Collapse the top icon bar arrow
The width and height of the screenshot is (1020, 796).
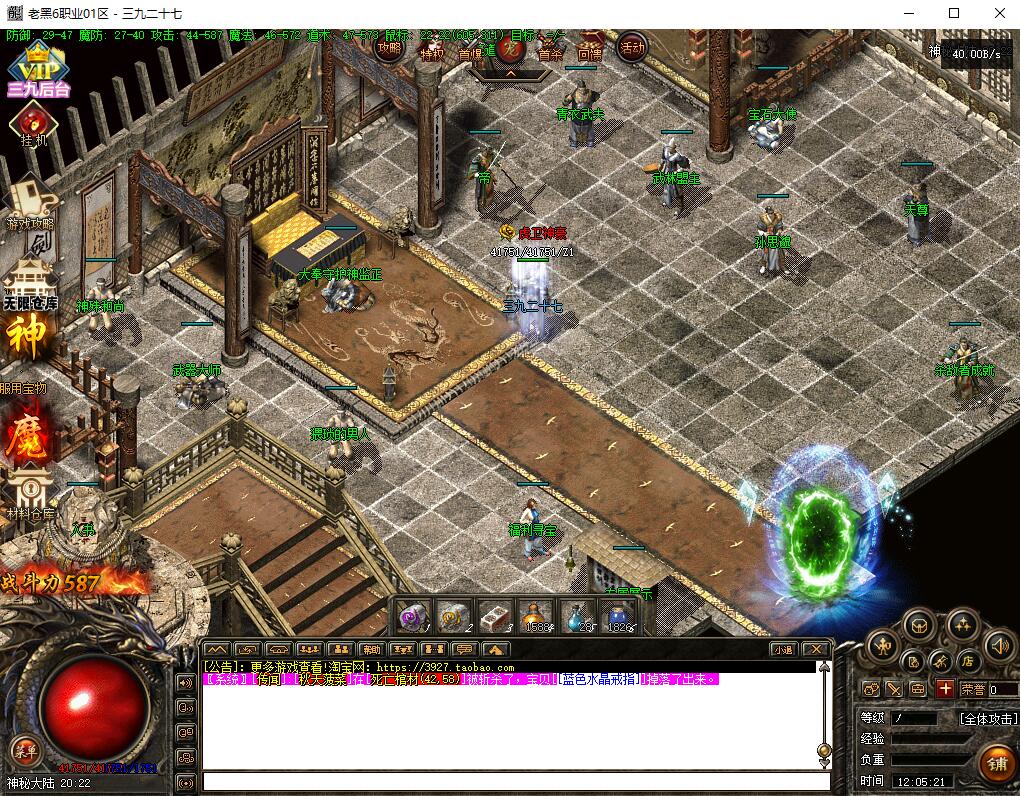(510, 73)
